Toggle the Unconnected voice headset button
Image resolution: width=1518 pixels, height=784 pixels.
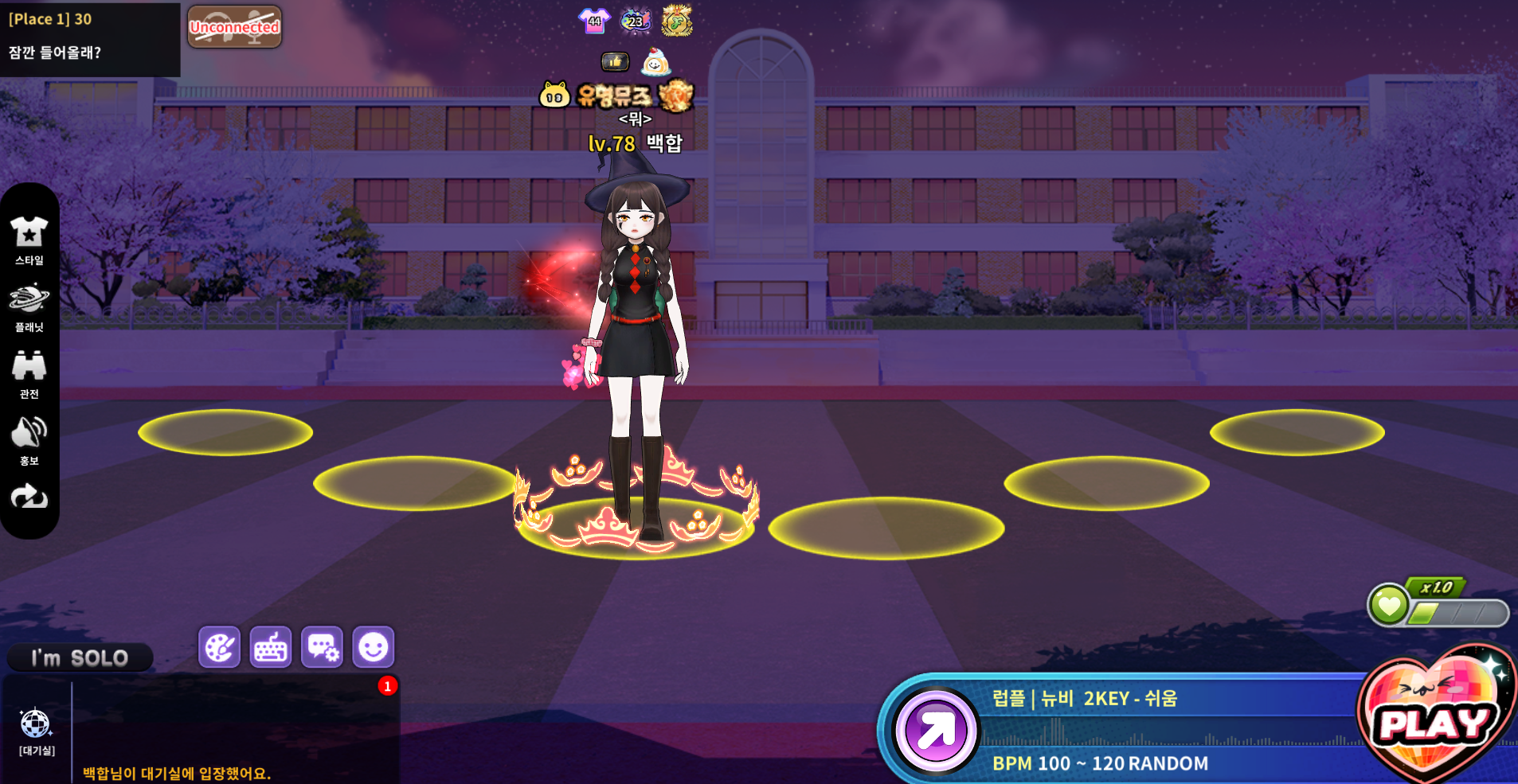click(234, 27)
